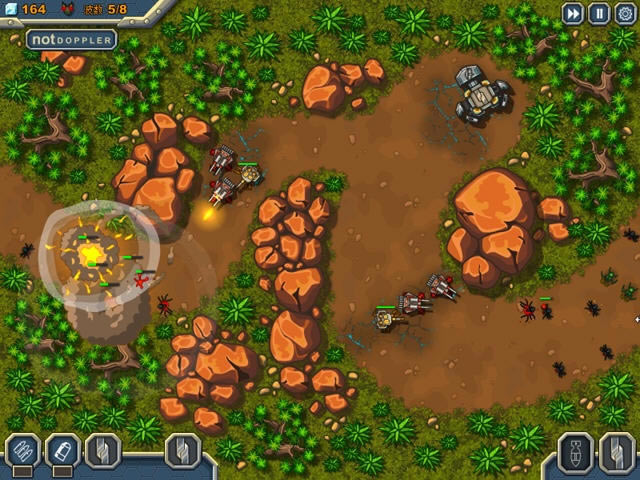Image resolution: width=640 pixels, height=480 pixels.
Task: Visit the notdoppler logo link
Action: tap(71, 41)
